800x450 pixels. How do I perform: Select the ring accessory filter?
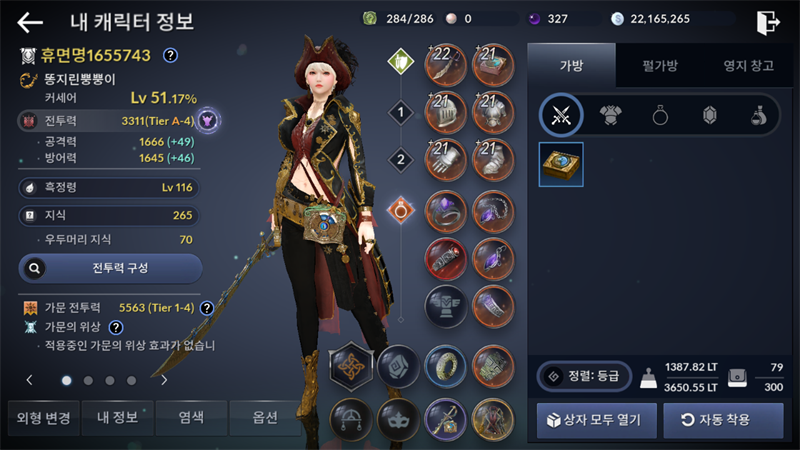[661, 116]
